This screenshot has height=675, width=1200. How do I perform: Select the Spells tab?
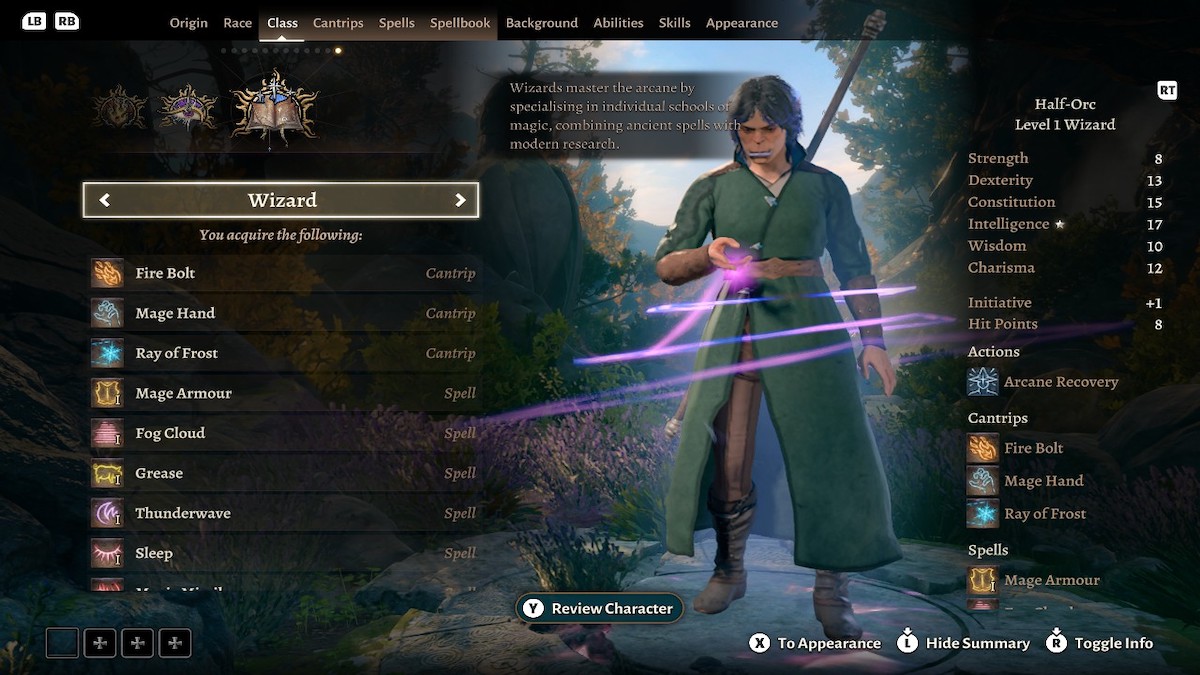pos(397,23)
